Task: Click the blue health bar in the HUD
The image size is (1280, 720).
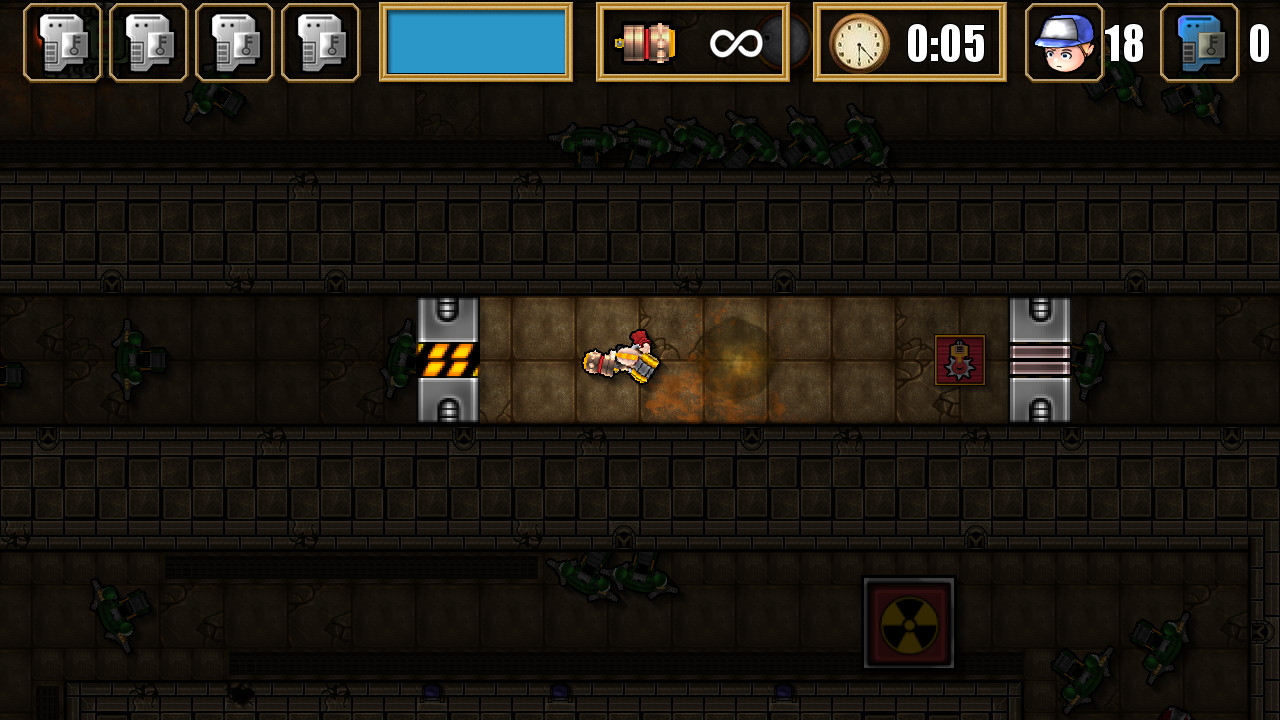Action: point(477,43)
